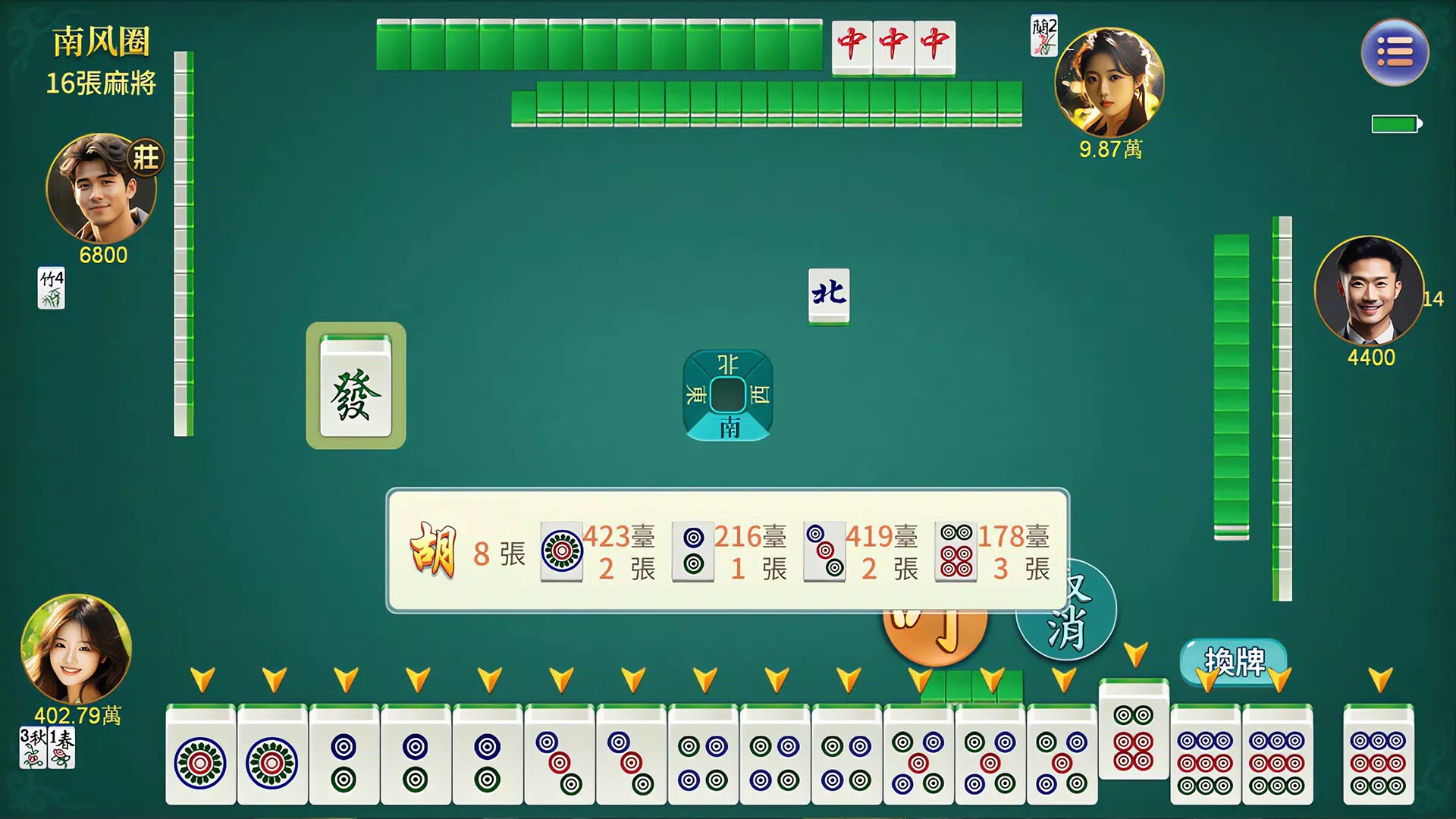Click the battery indicator at top right
1456x819 pixels.
pos(1395,123)
